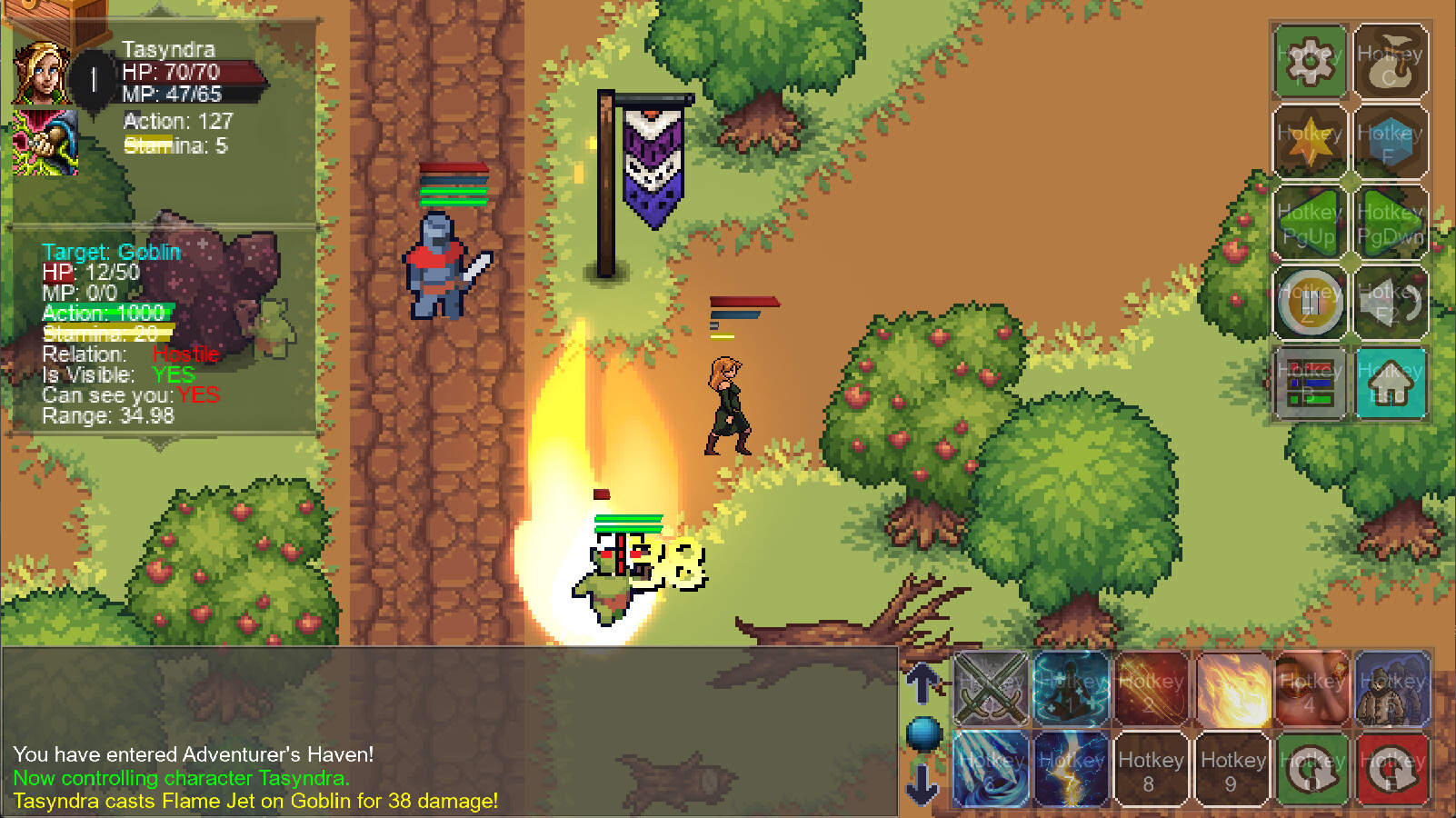
Task: Expand the hotbar with the up arrow
Action: 924,682
